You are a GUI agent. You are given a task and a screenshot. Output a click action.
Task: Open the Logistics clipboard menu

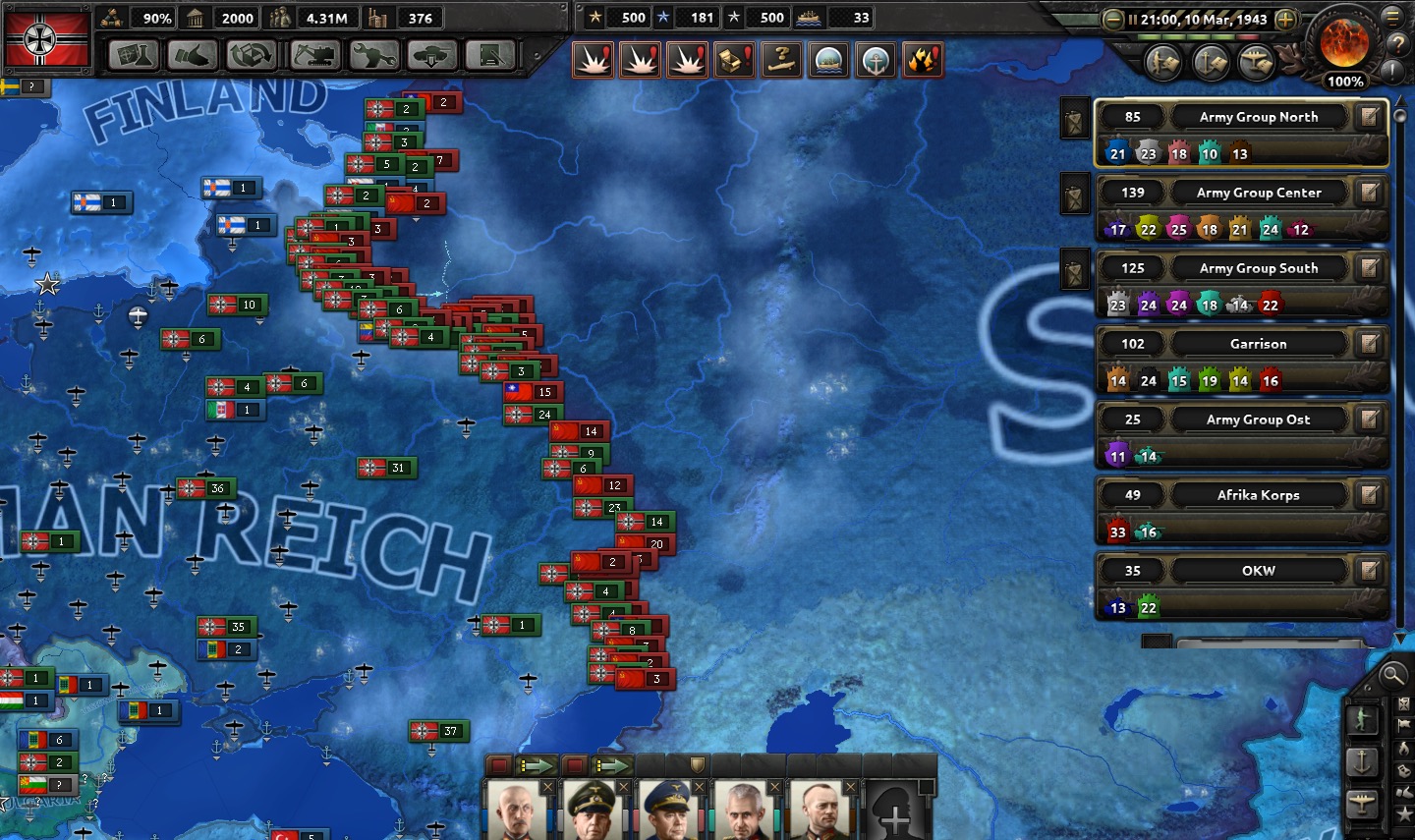point(490,56)
